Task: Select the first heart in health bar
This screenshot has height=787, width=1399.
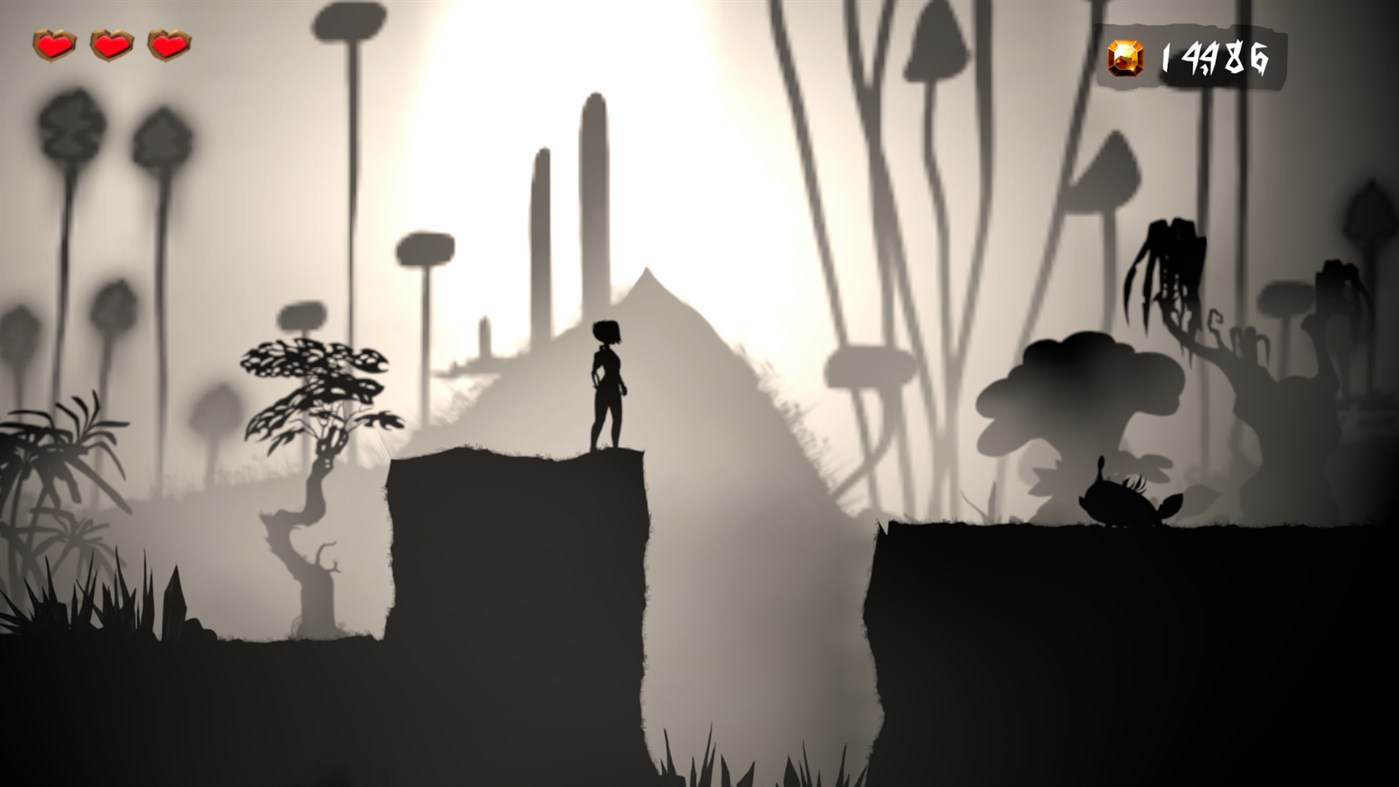Action: [x=52, y=44]
